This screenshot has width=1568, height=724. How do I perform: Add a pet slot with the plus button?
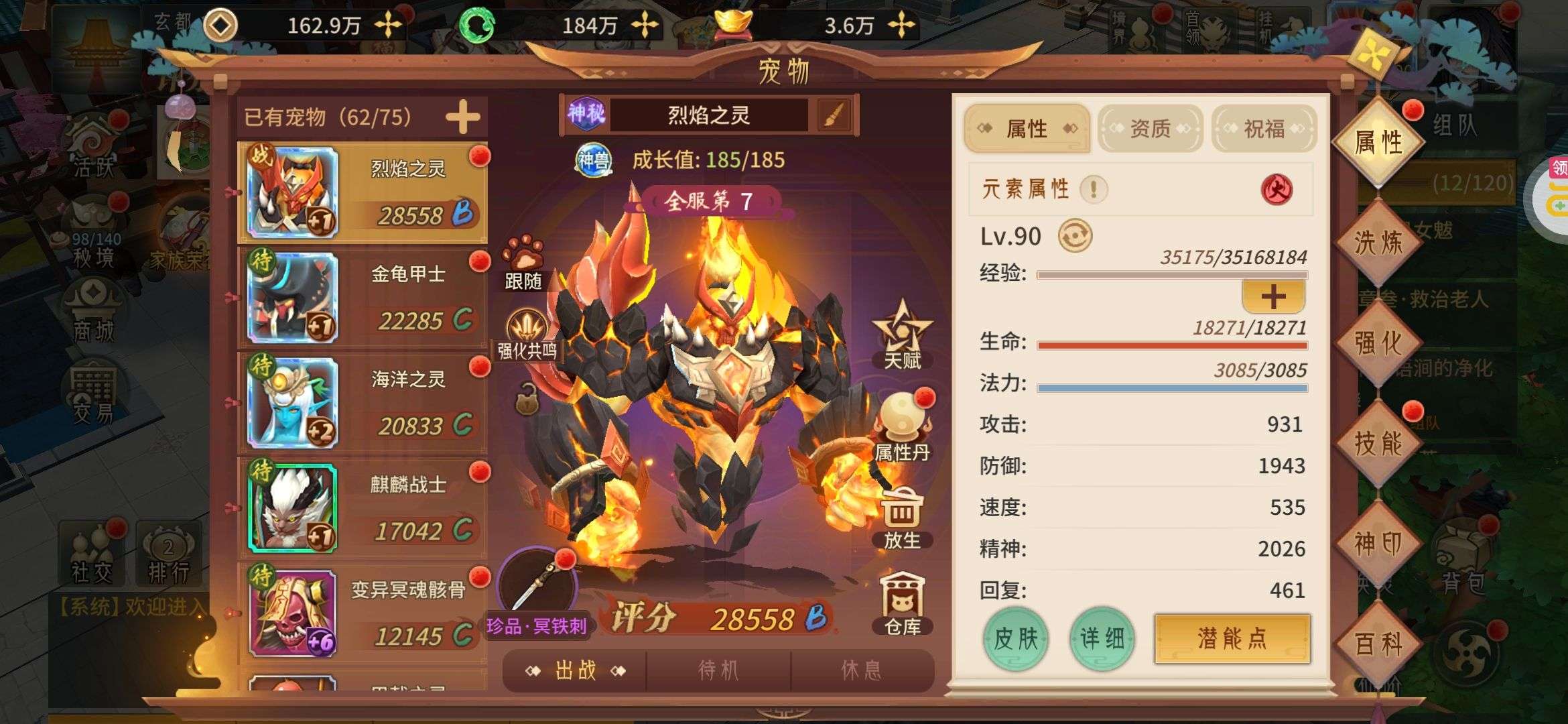click(462, 117)
